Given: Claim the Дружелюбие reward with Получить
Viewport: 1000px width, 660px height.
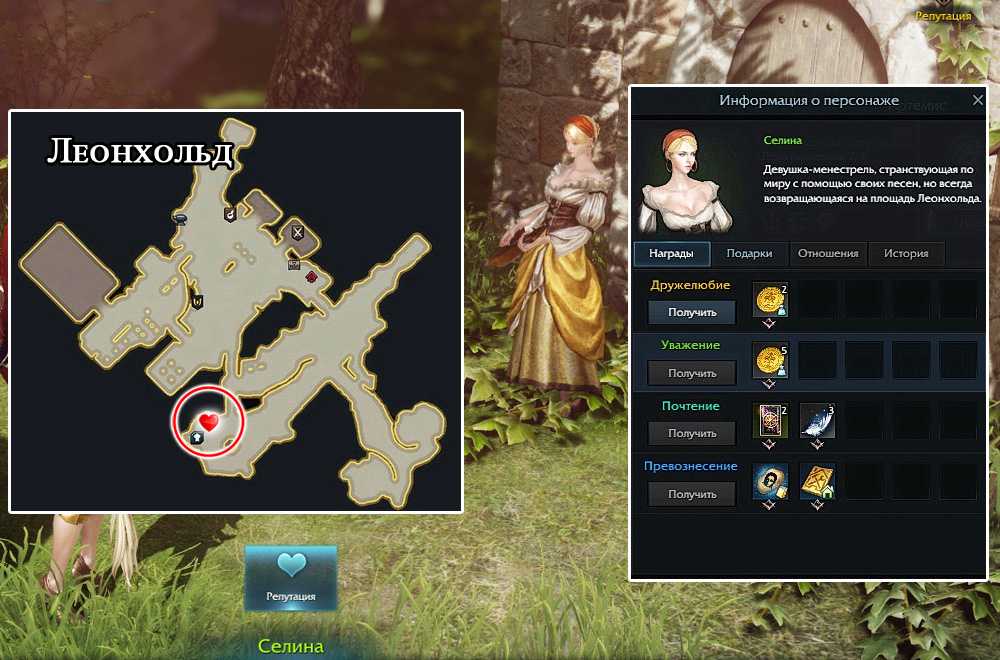Looking at the screenshot, I should click(x=692, y=312).
